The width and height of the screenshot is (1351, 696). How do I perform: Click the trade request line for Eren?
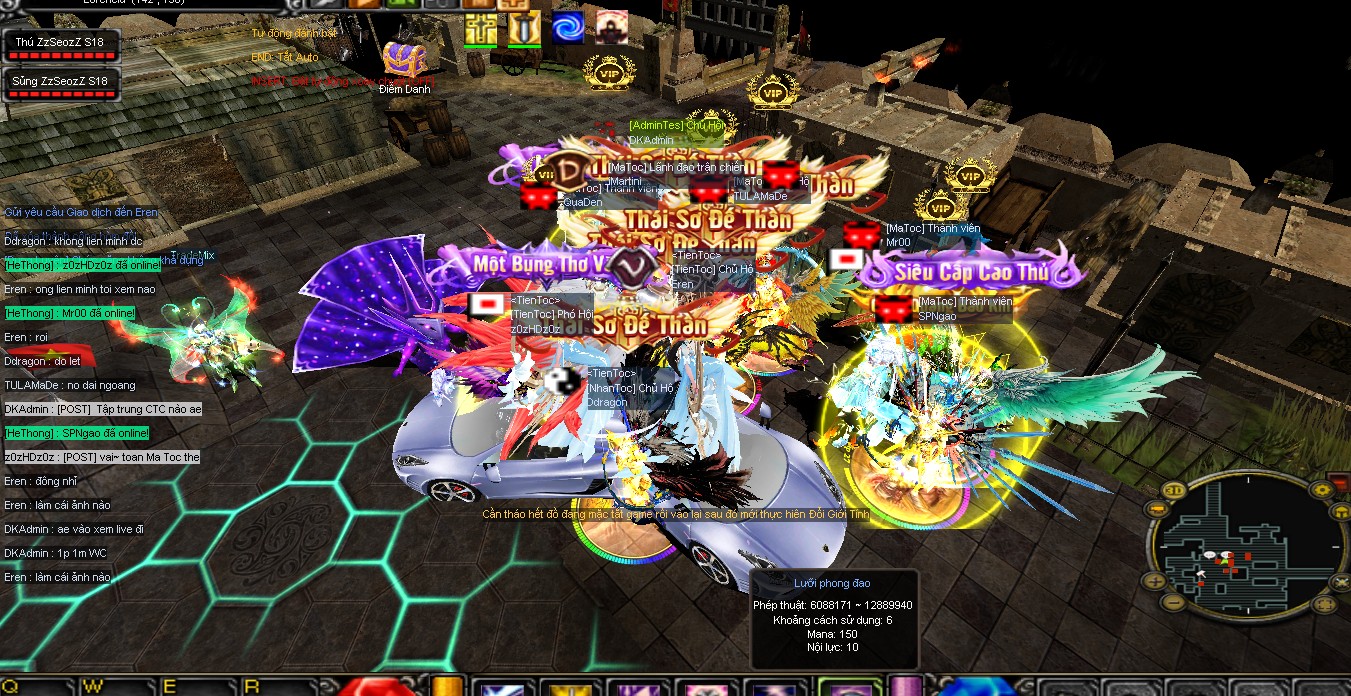81,212
